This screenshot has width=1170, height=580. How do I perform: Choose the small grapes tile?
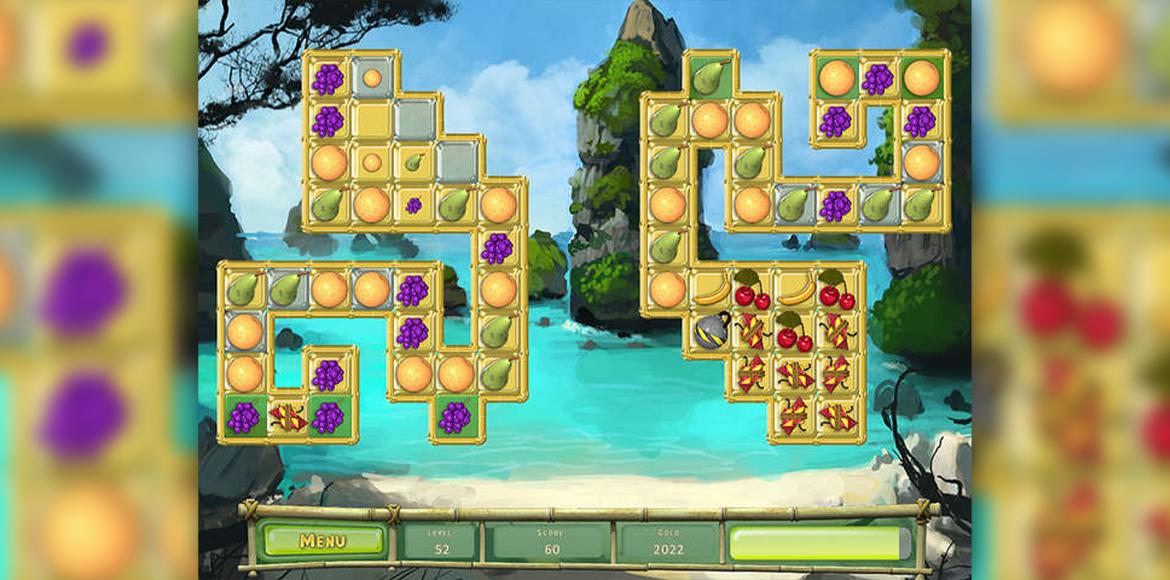tap(413, 205)
